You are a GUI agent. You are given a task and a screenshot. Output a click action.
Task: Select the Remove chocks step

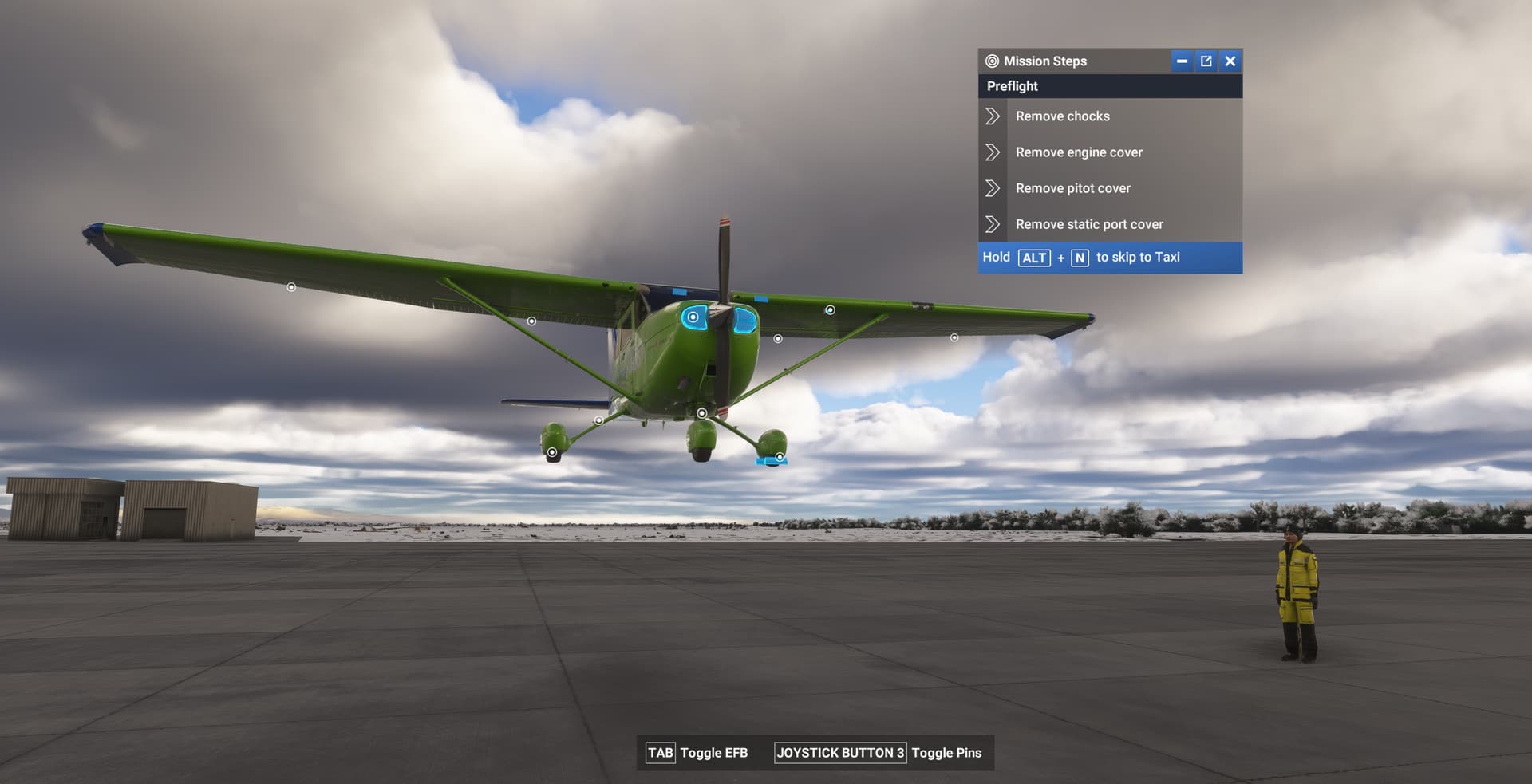click(x=1062, y=116)
